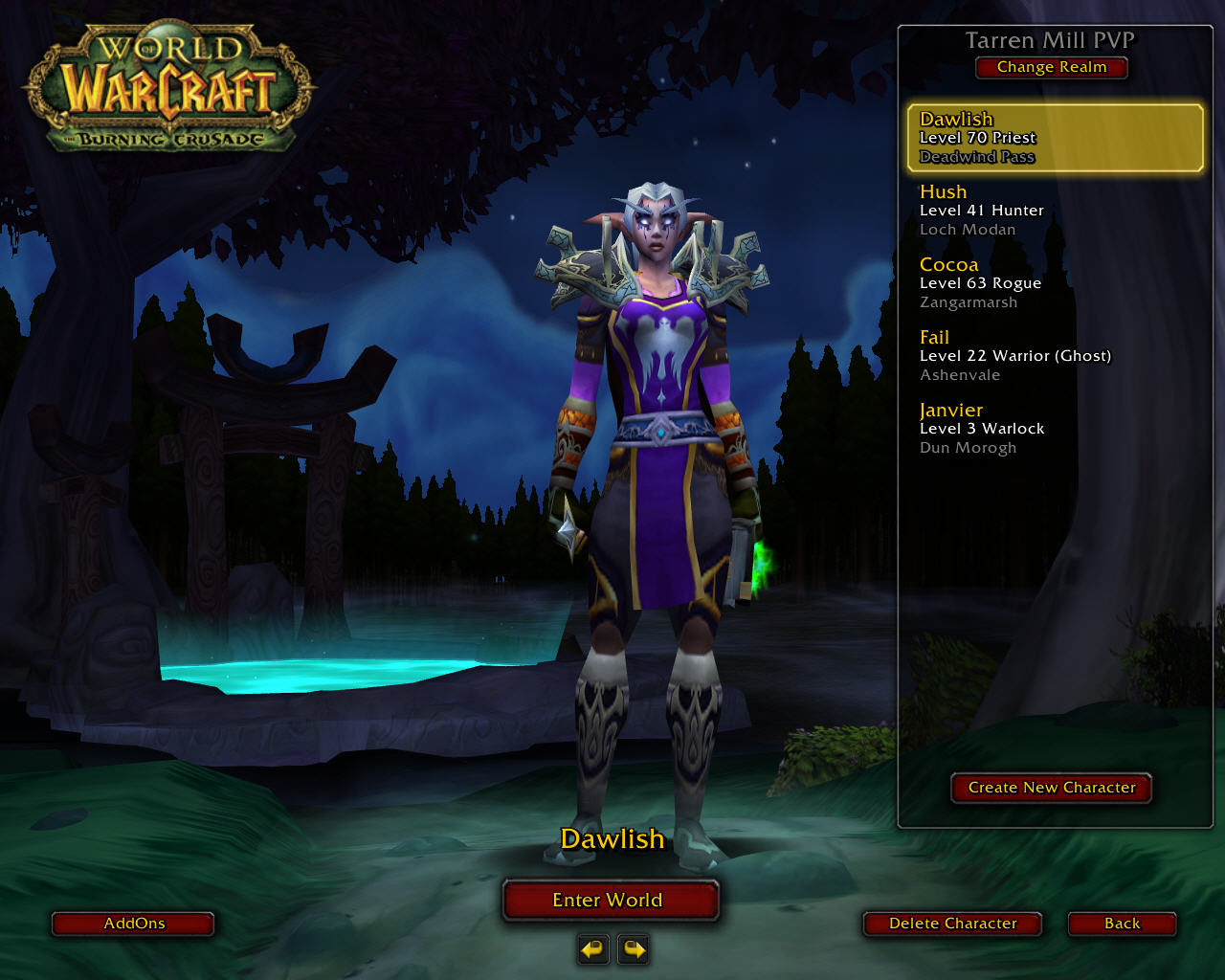The image size is (1225, 980).
Task: Delete Character button
Action: (952, 924)
